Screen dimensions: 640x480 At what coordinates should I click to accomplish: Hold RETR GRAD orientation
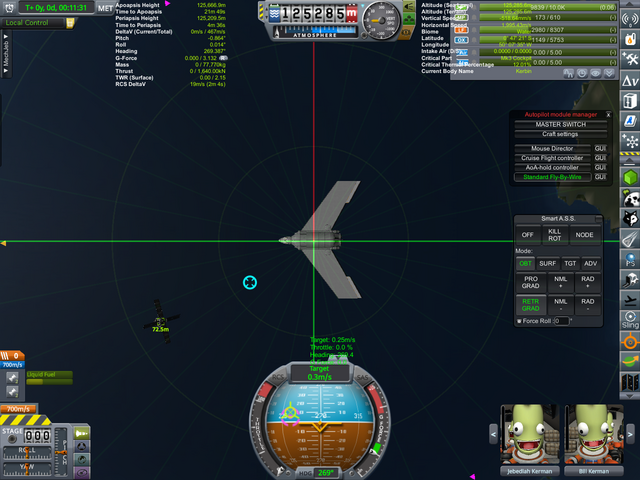pos(531,304)
